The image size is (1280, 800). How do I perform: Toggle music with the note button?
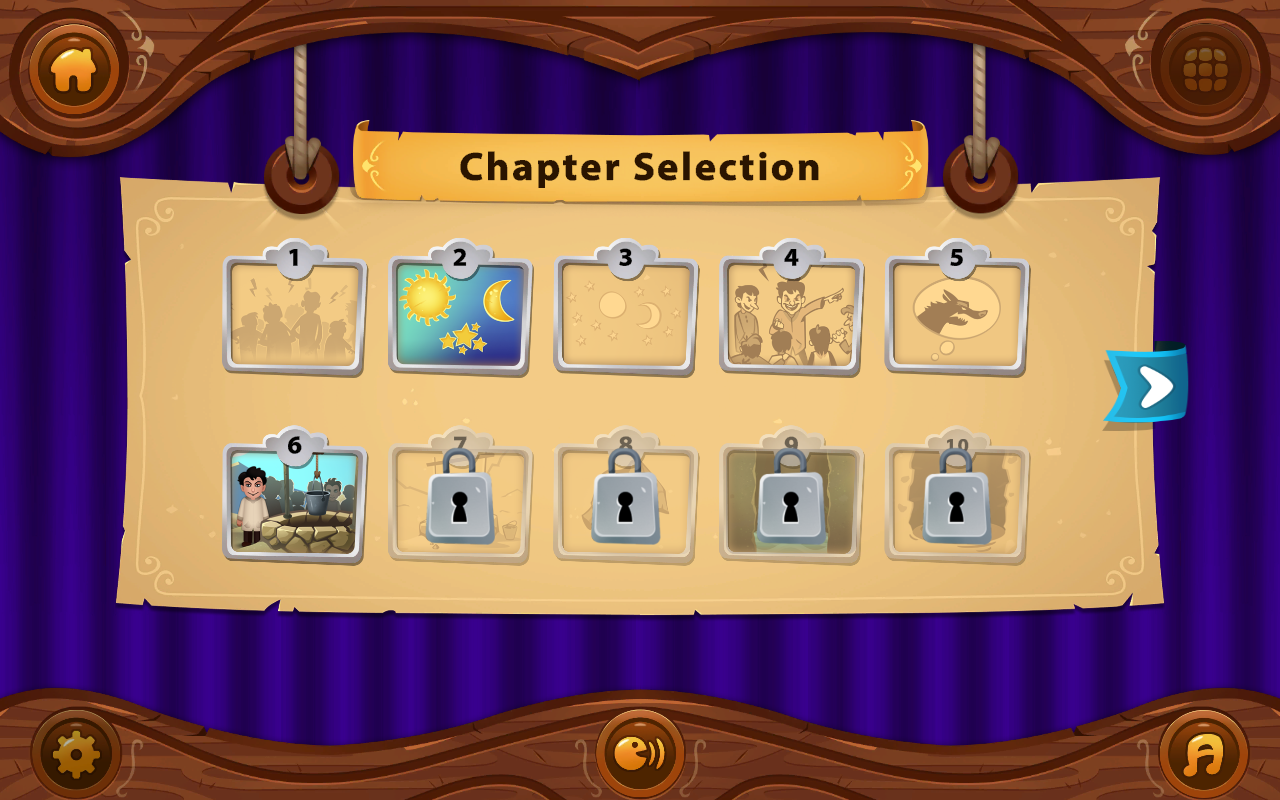coord(1204,754)
